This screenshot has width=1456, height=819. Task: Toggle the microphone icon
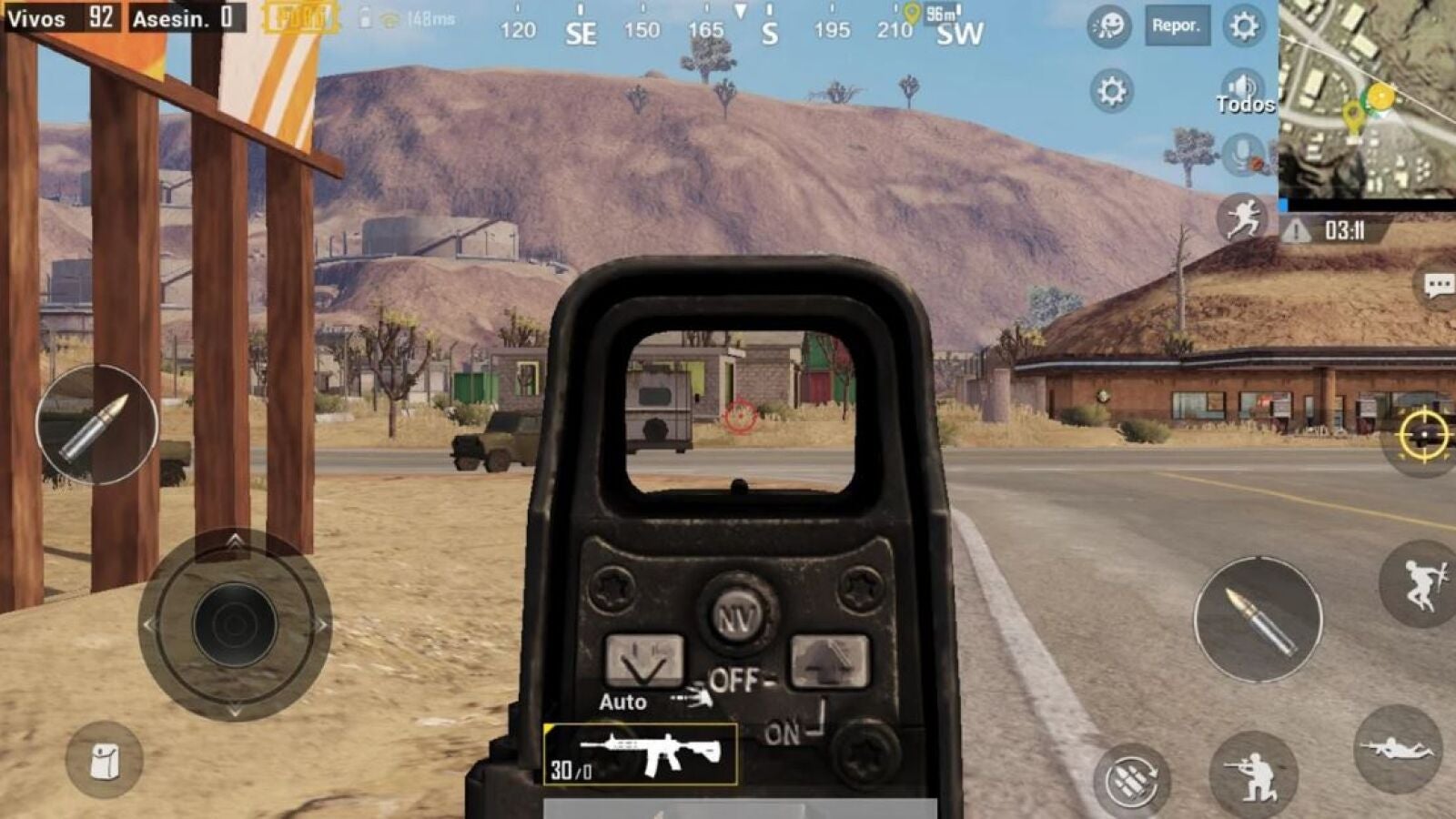click(x=1243, y=155)
